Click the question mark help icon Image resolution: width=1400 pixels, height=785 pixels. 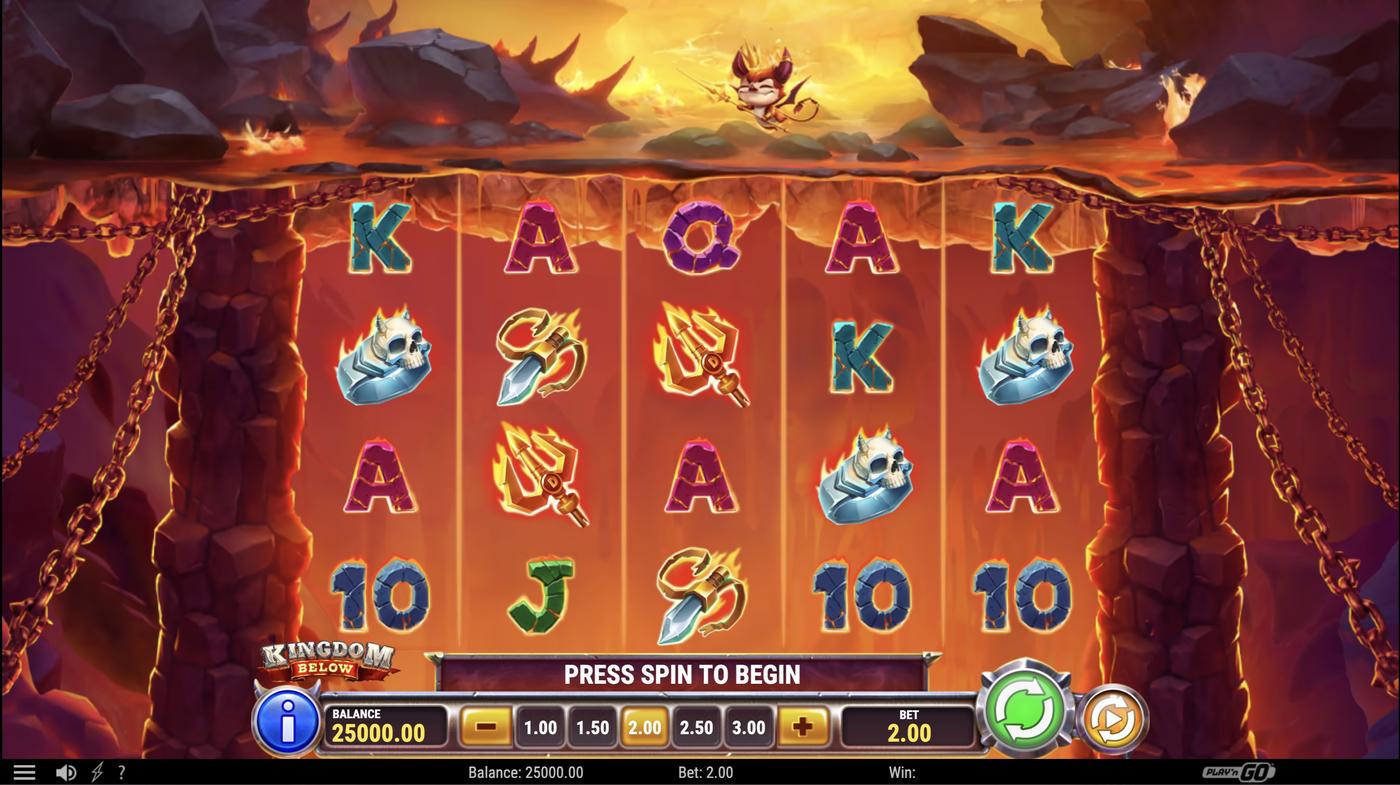click(x=120, y=770)
